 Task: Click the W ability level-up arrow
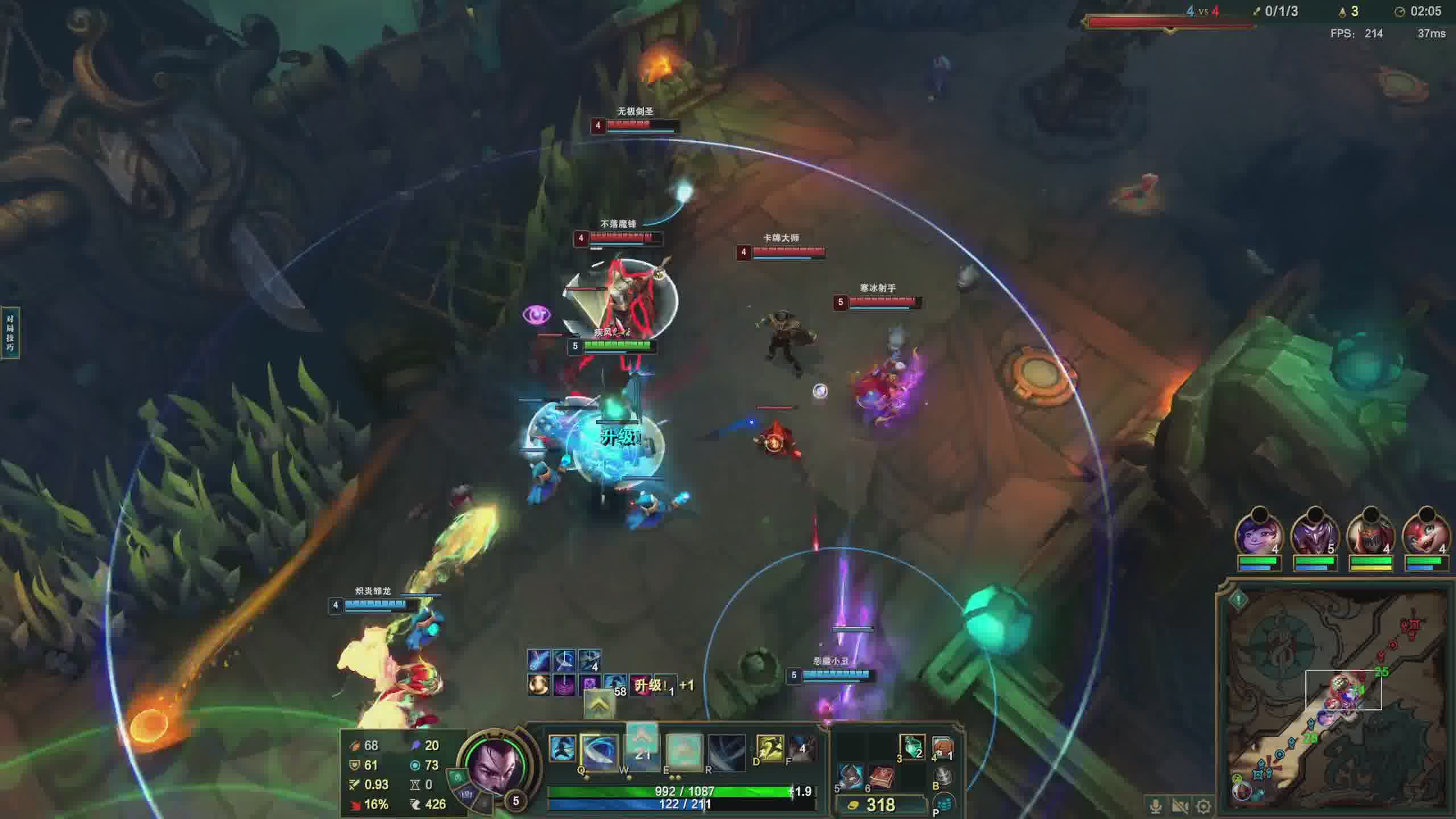point(642,738)
